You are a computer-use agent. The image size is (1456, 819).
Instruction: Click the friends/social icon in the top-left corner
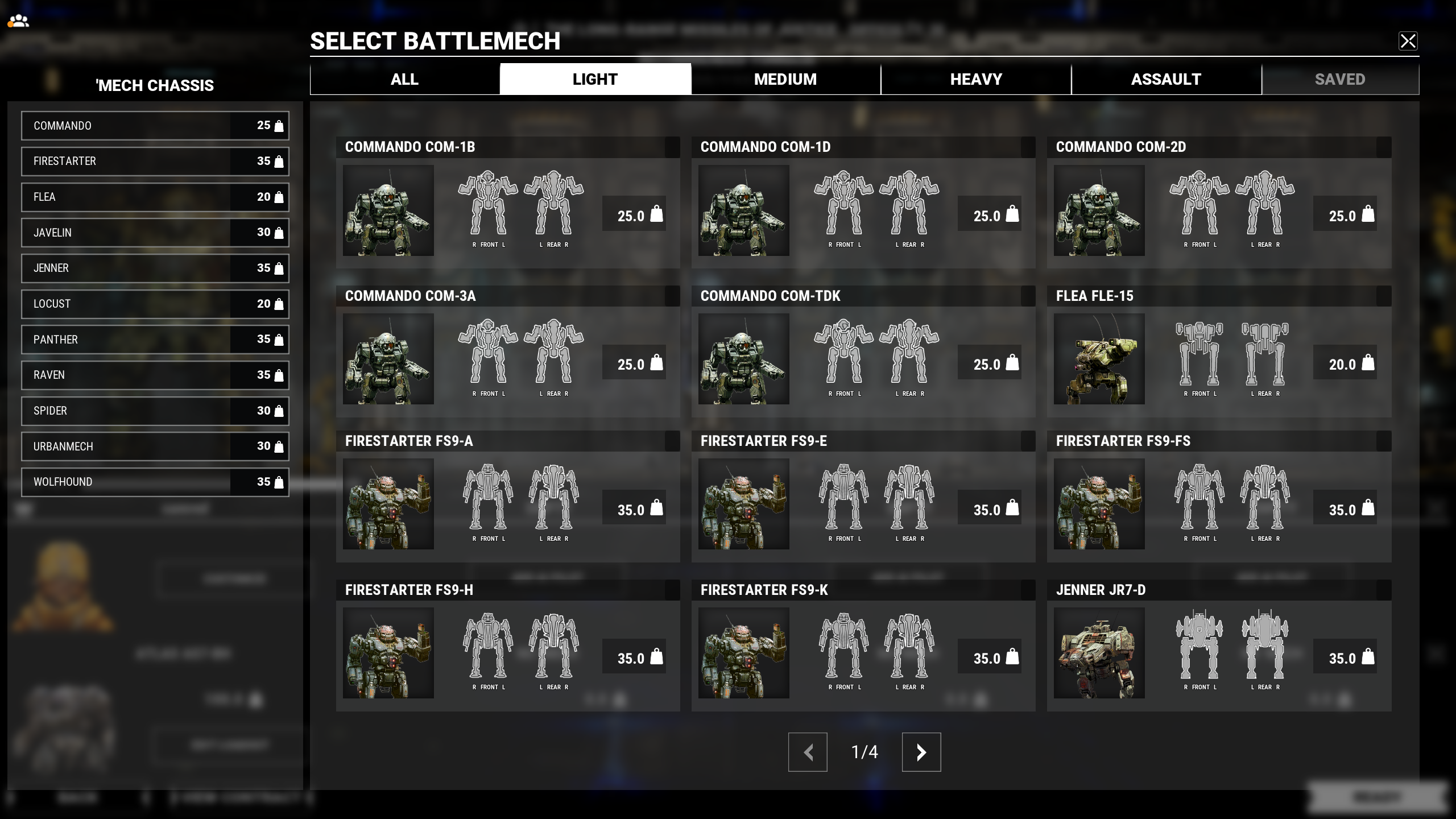coord(19,21)
